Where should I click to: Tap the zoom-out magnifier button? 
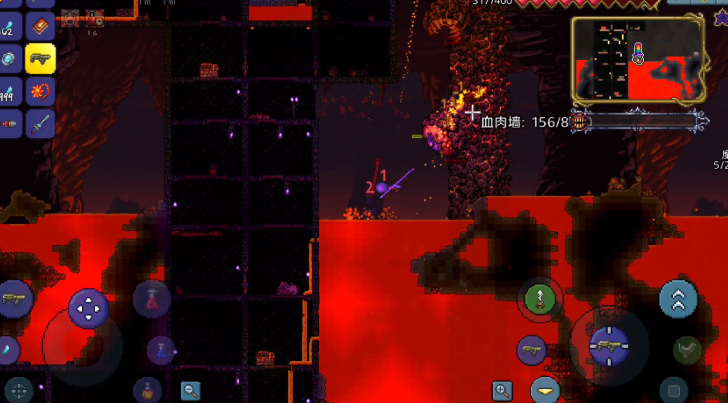[x=190, y=390]
